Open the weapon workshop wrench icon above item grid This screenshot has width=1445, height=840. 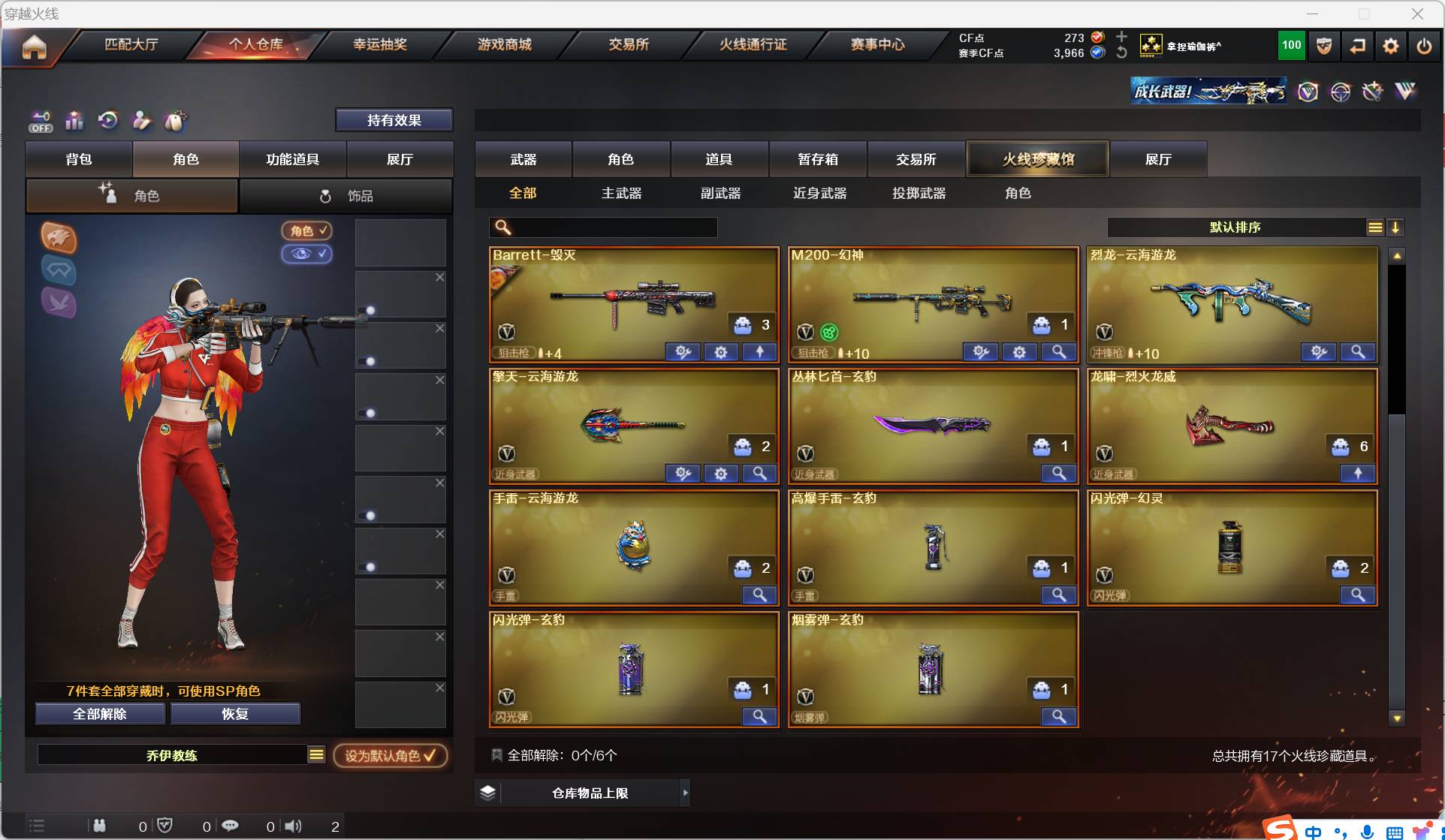(x=1373, y=91)
